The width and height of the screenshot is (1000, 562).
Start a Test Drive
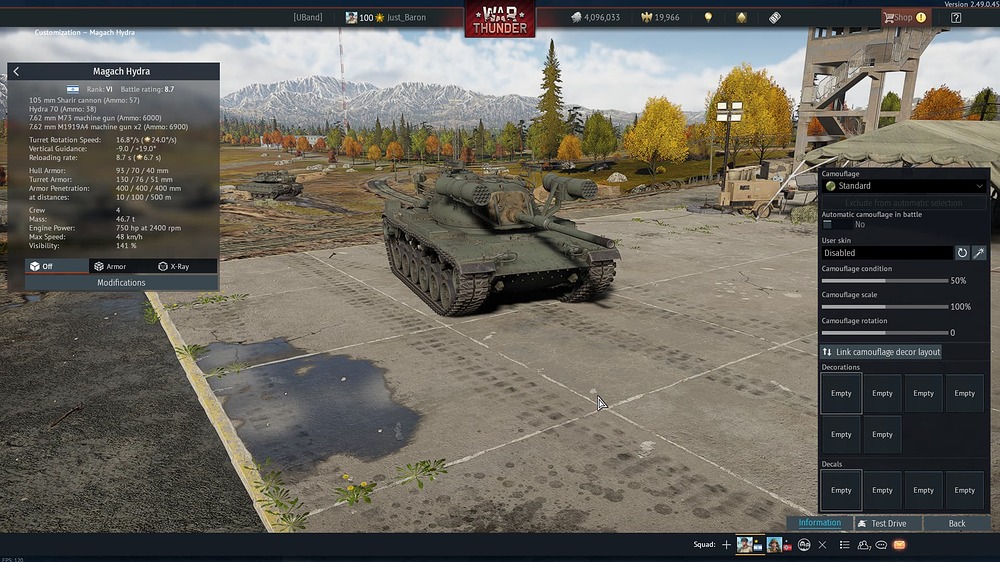click(888, 523)
